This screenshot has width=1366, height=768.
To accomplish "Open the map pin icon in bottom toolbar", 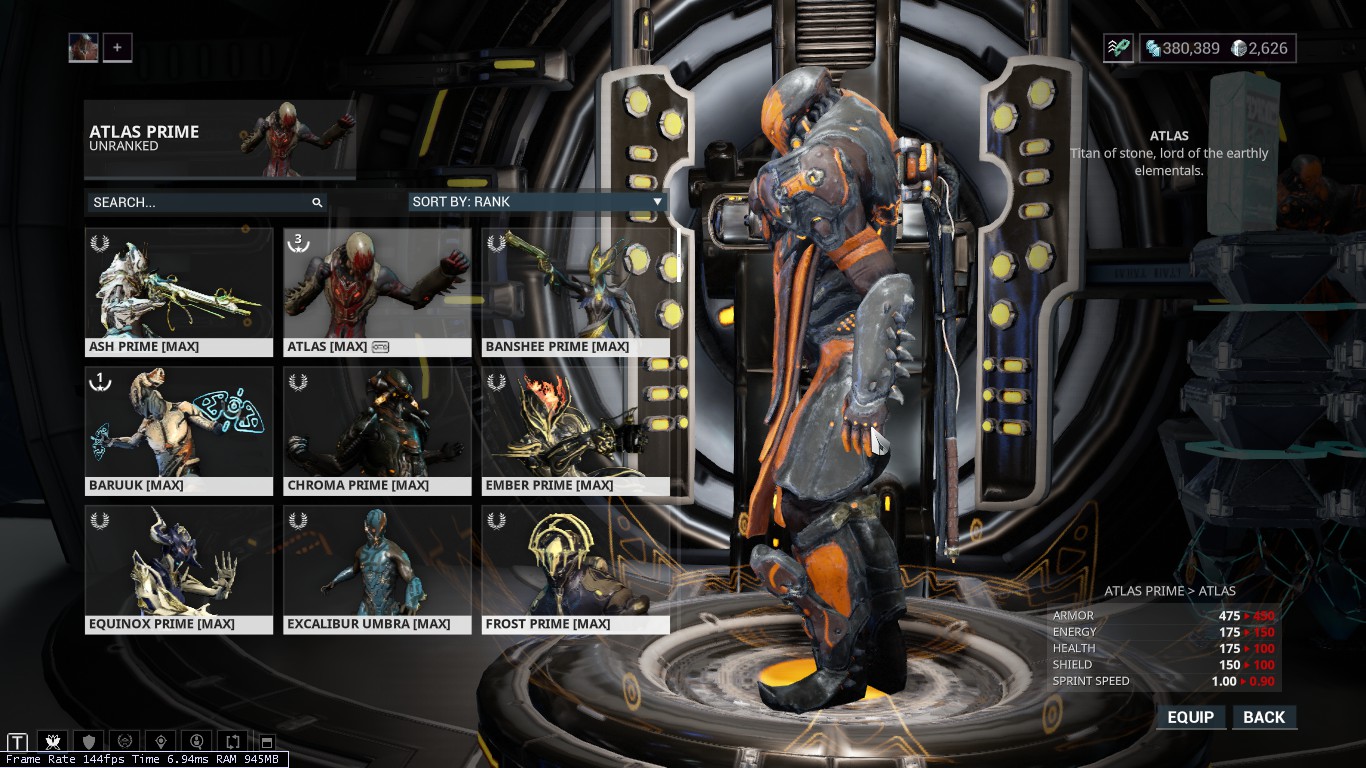I will click(161, 741).
